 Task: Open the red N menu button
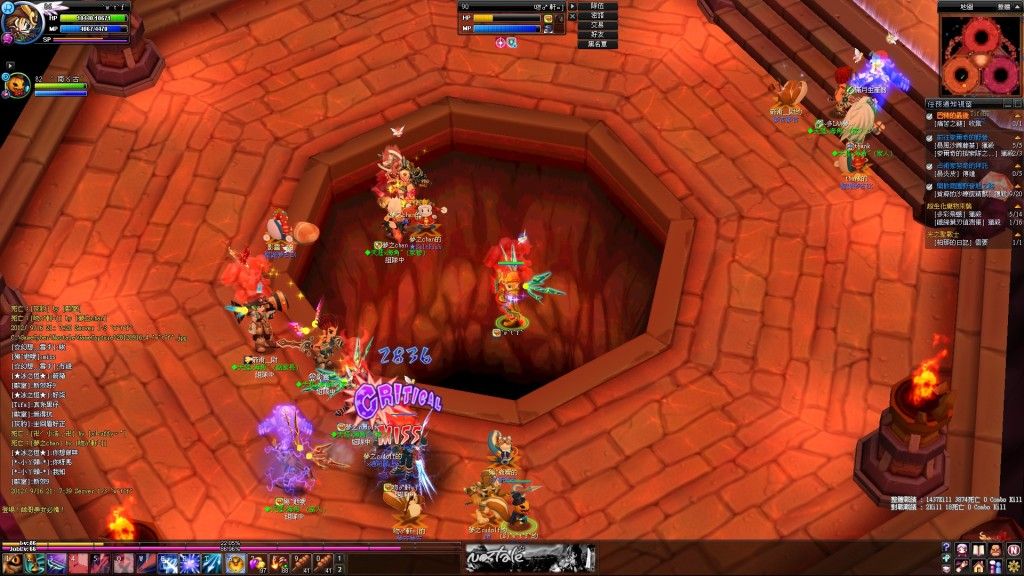1013,549
